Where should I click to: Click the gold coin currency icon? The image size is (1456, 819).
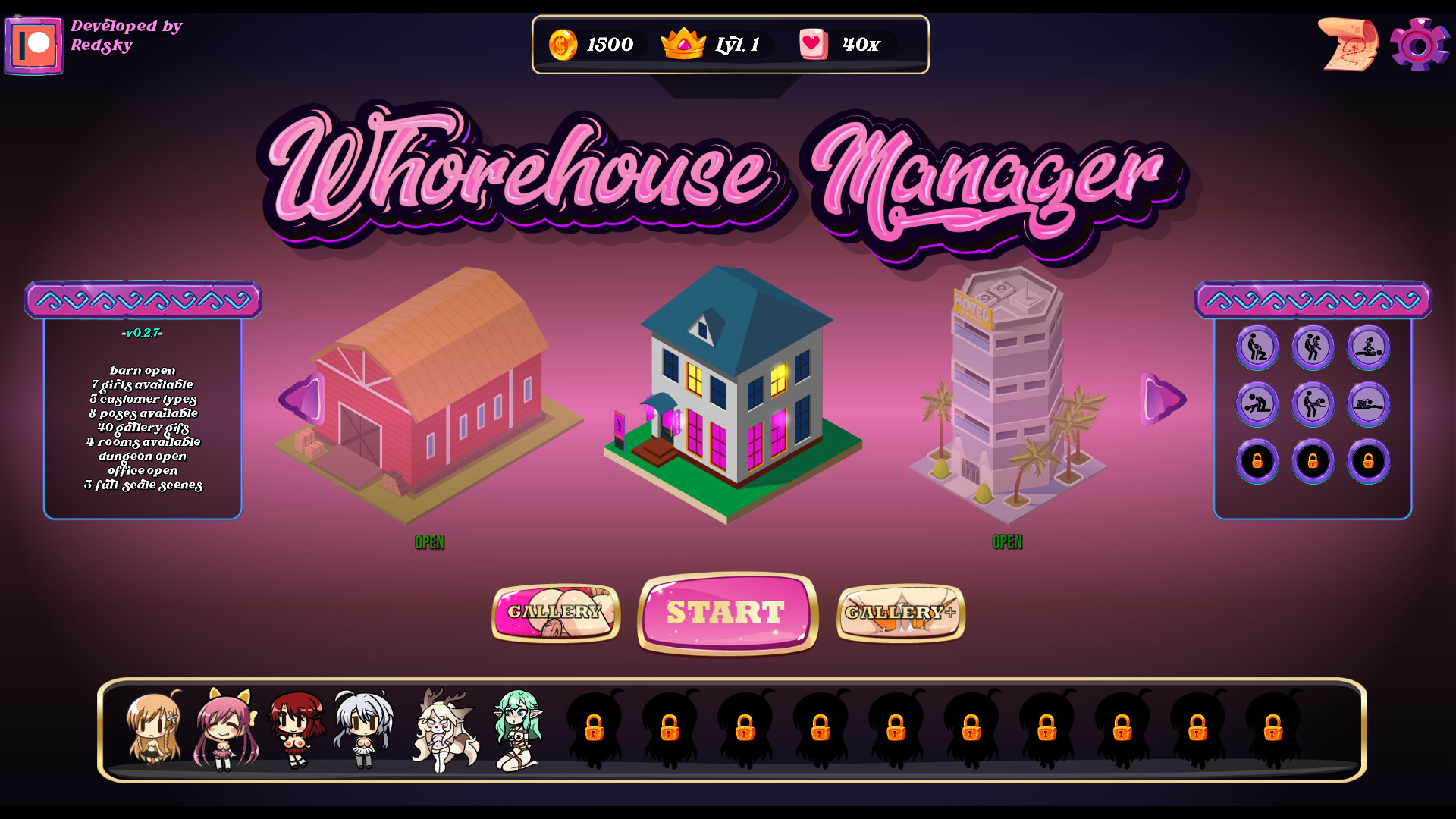click(561, 45)
